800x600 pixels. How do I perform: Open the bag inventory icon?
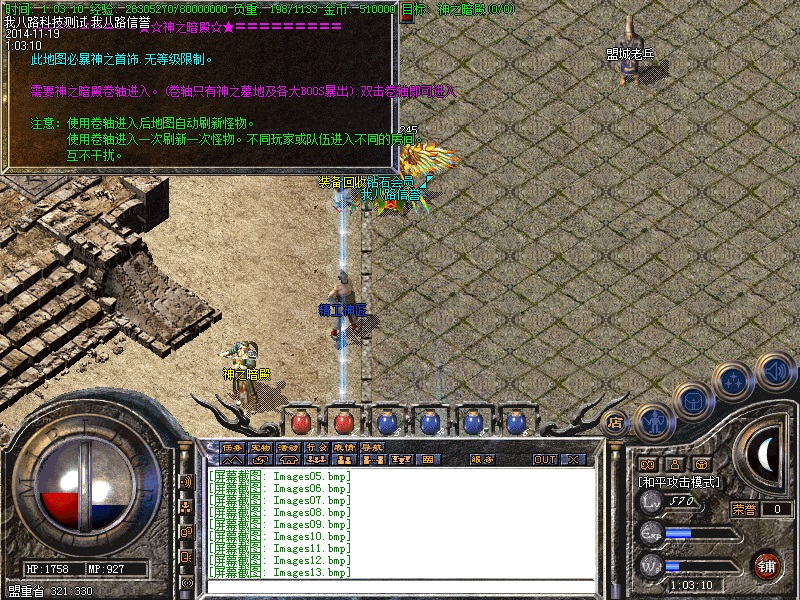pyautogui.click(x=693, y=400)
